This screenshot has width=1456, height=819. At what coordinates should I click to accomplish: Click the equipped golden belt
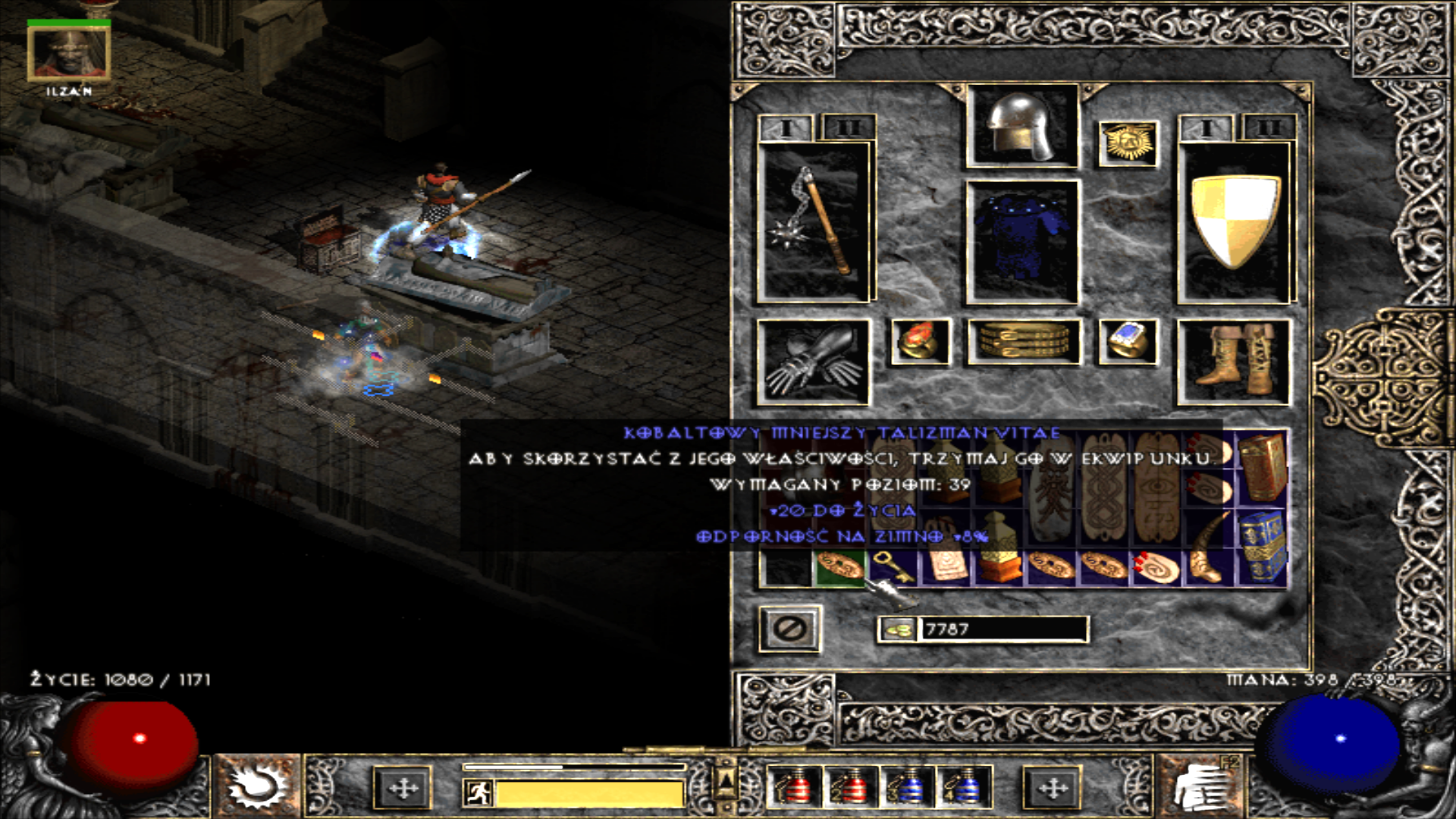tap(1023, 342)
